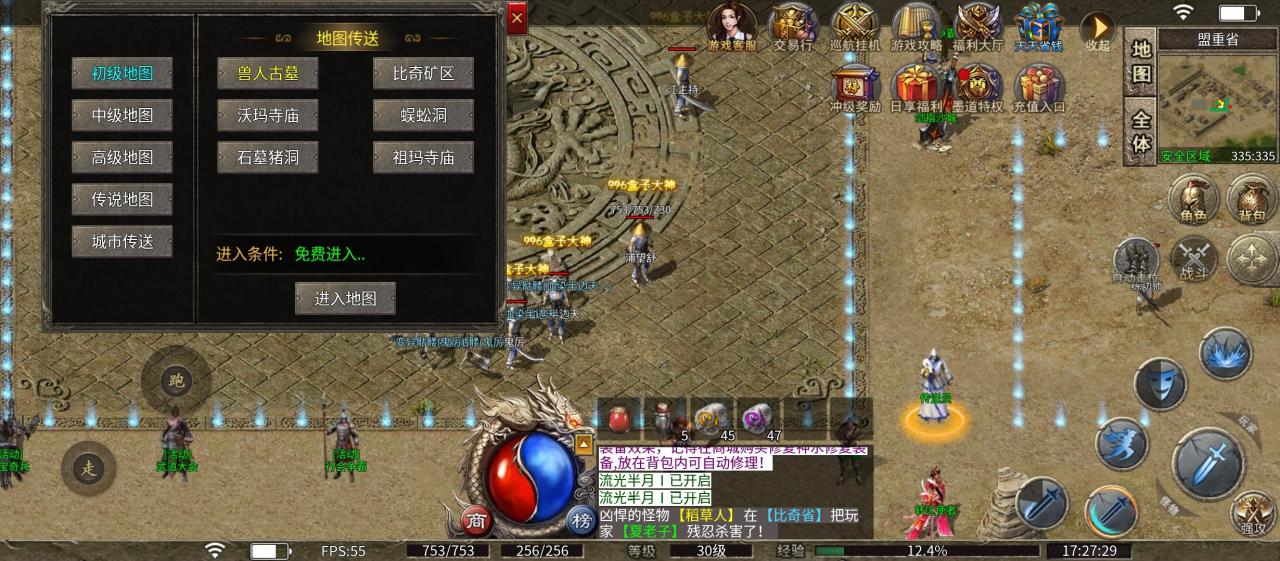Open the 高级地图 category
Viewport: 1280px width, 561px height.
(x=122, y=157)
